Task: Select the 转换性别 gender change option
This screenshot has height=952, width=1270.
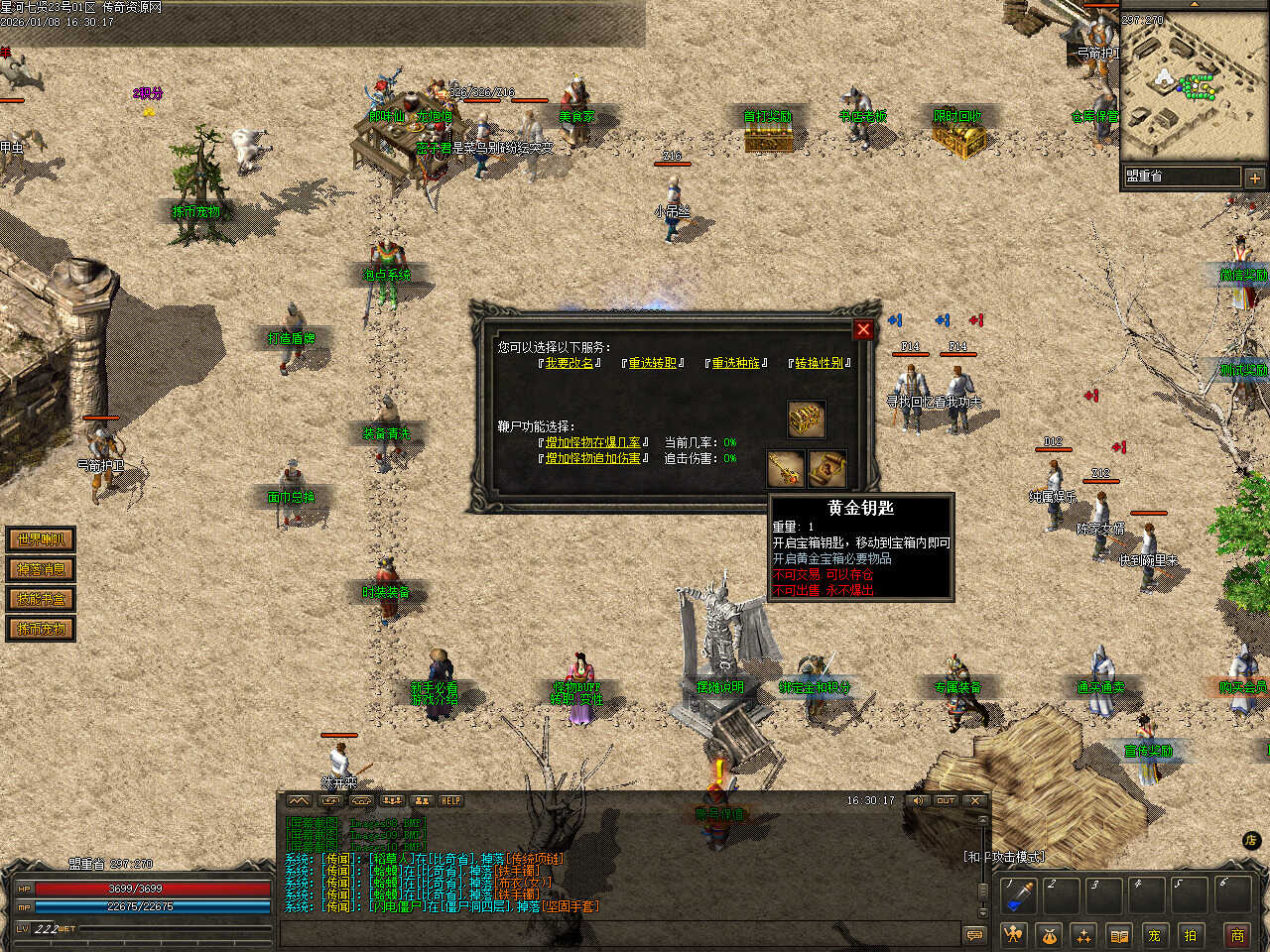Action: tap(820, 363)
